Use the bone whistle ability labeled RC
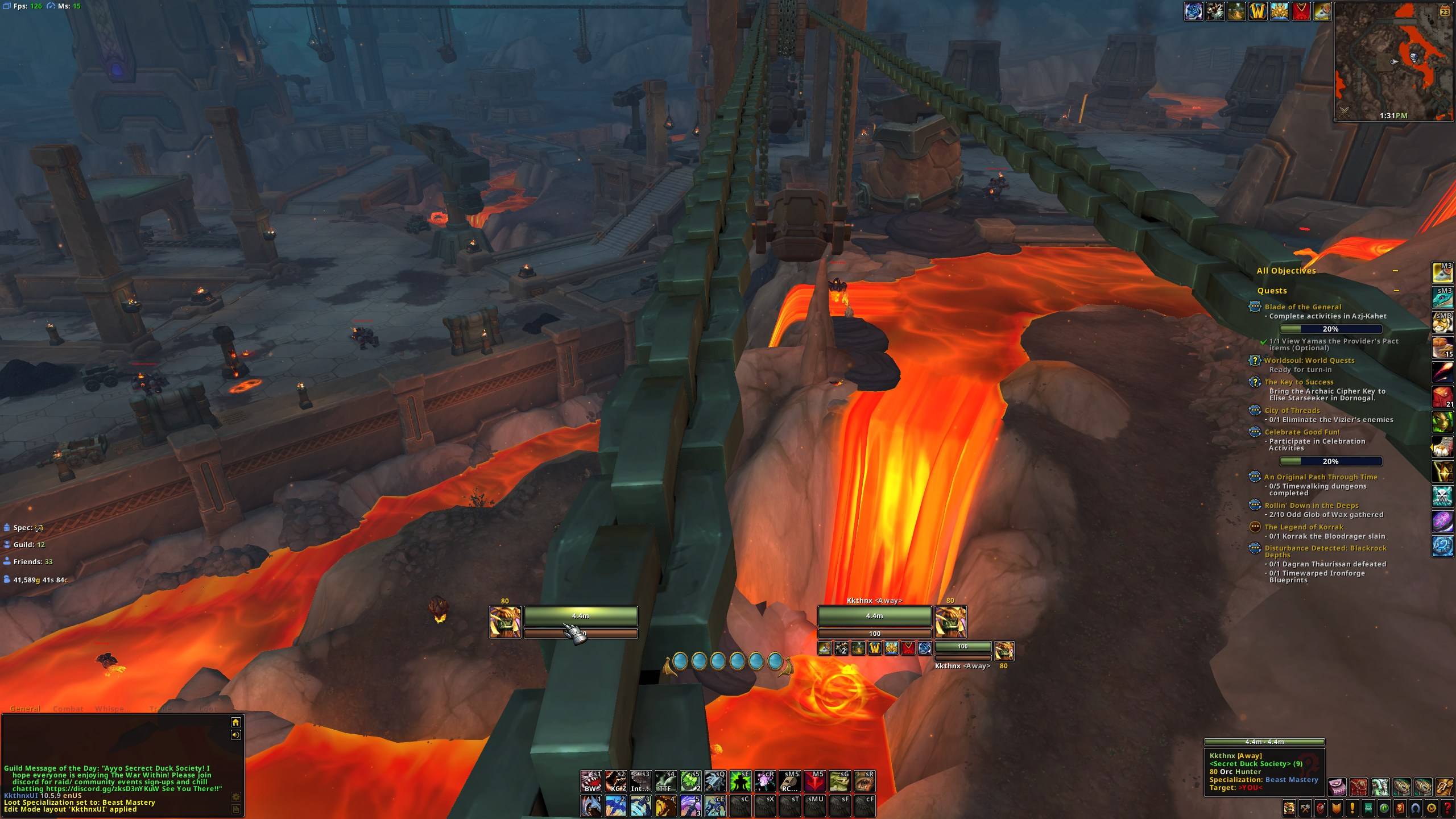This screenshot has height=819, width=1456. tap(790, 782)
